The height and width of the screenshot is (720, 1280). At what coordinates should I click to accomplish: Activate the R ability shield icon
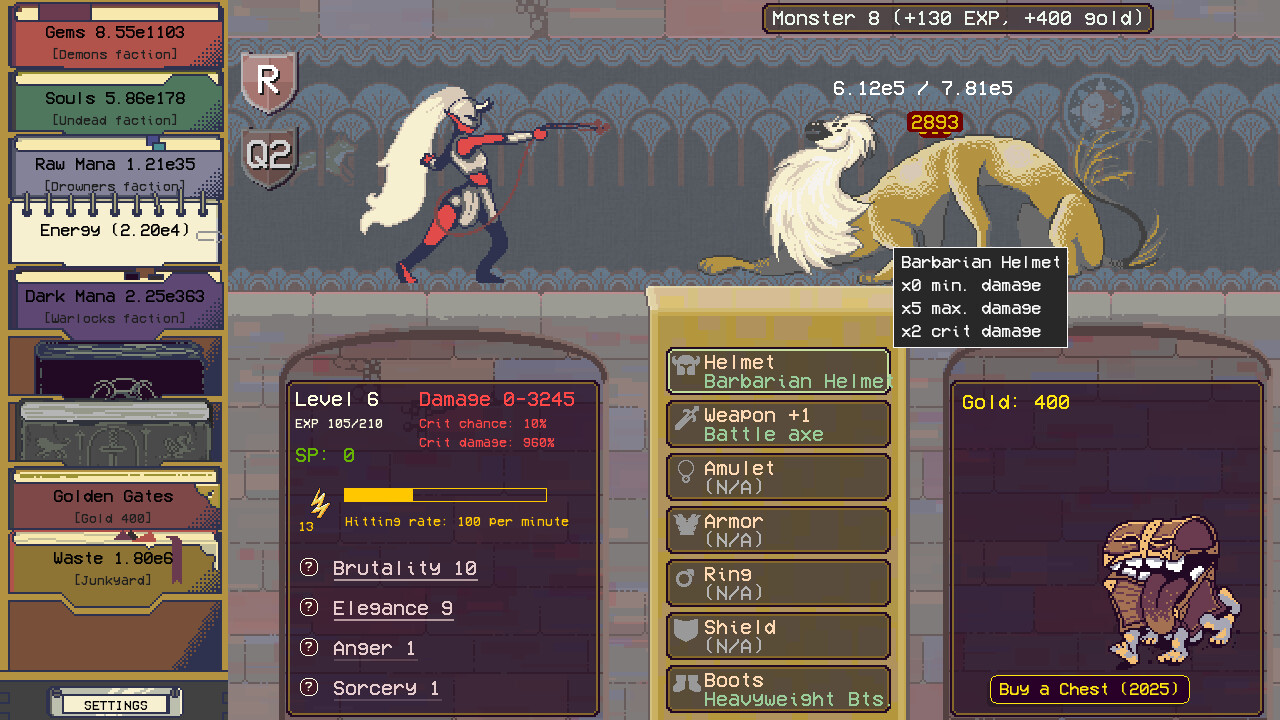point(268,82)
